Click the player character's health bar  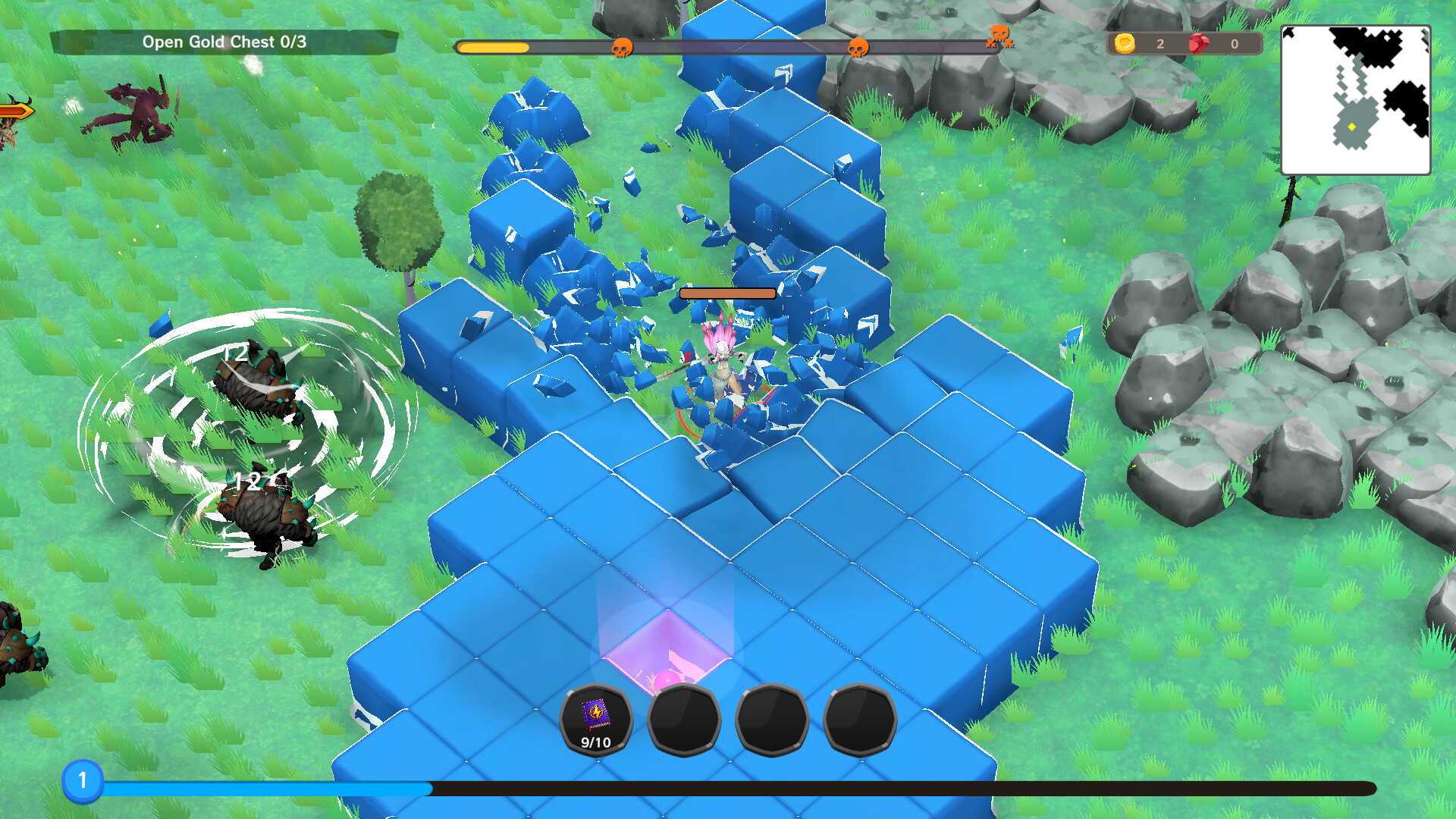click(729, 292)
